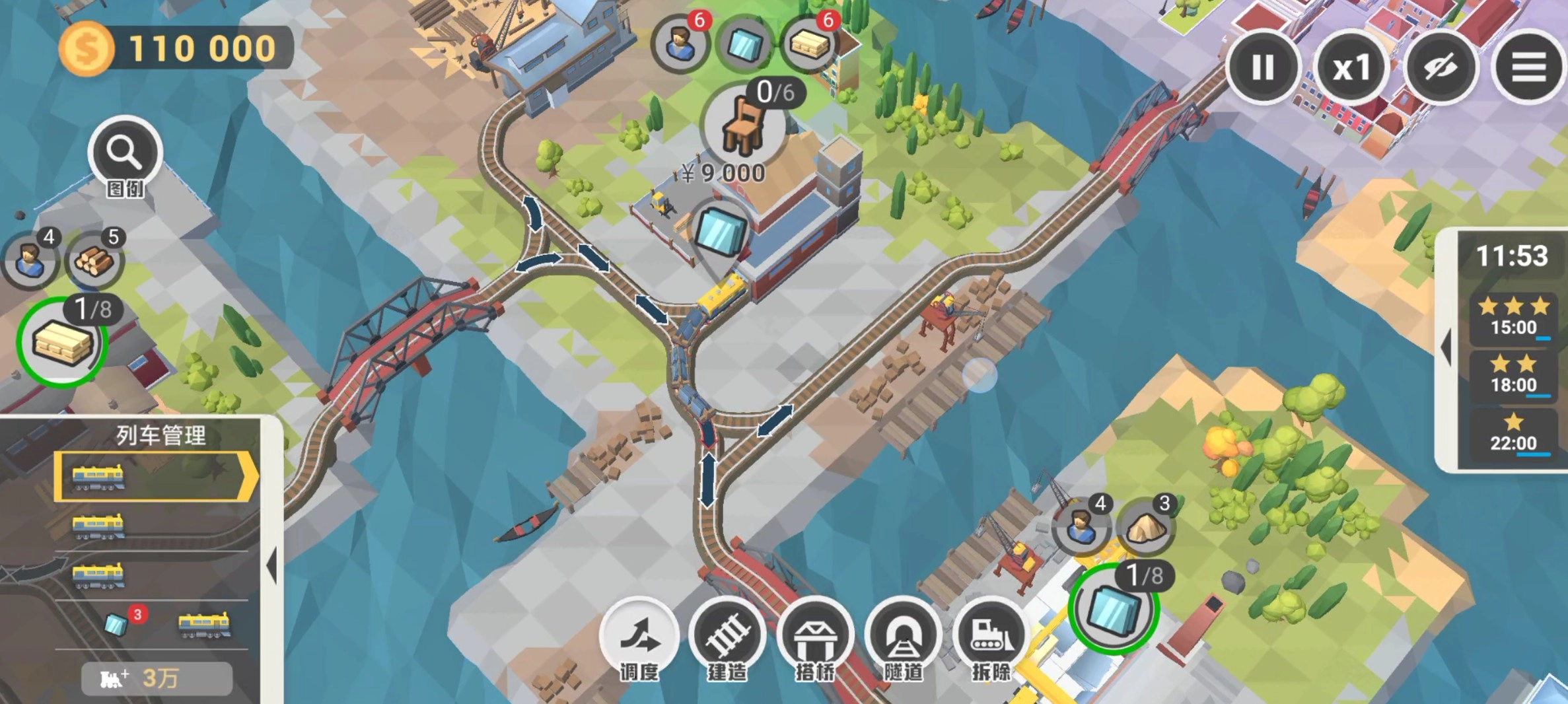Open the magnifier legend button
Screen dimensions: 1568x704
125,153
